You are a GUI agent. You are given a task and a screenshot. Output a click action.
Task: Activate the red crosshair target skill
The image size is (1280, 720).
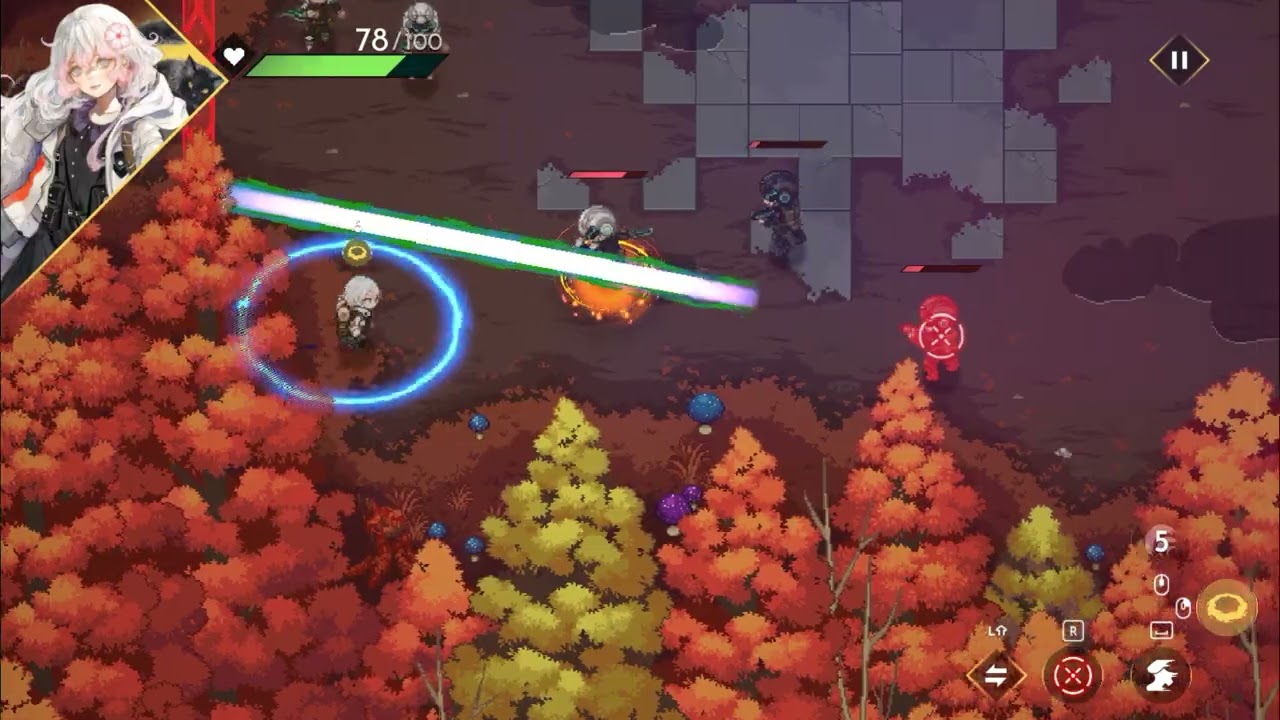point(1073,677)
